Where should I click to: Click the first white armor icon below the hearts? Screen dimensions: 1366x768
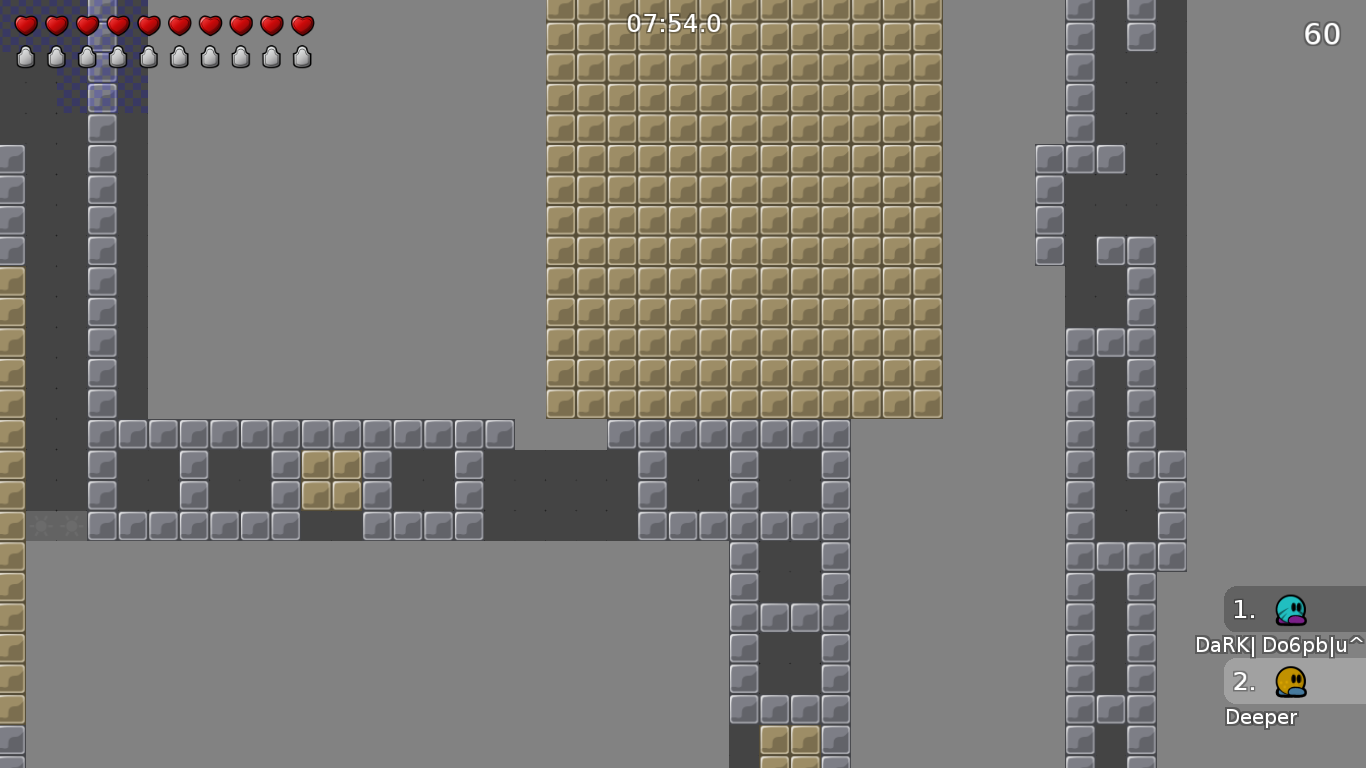(25, 57)
